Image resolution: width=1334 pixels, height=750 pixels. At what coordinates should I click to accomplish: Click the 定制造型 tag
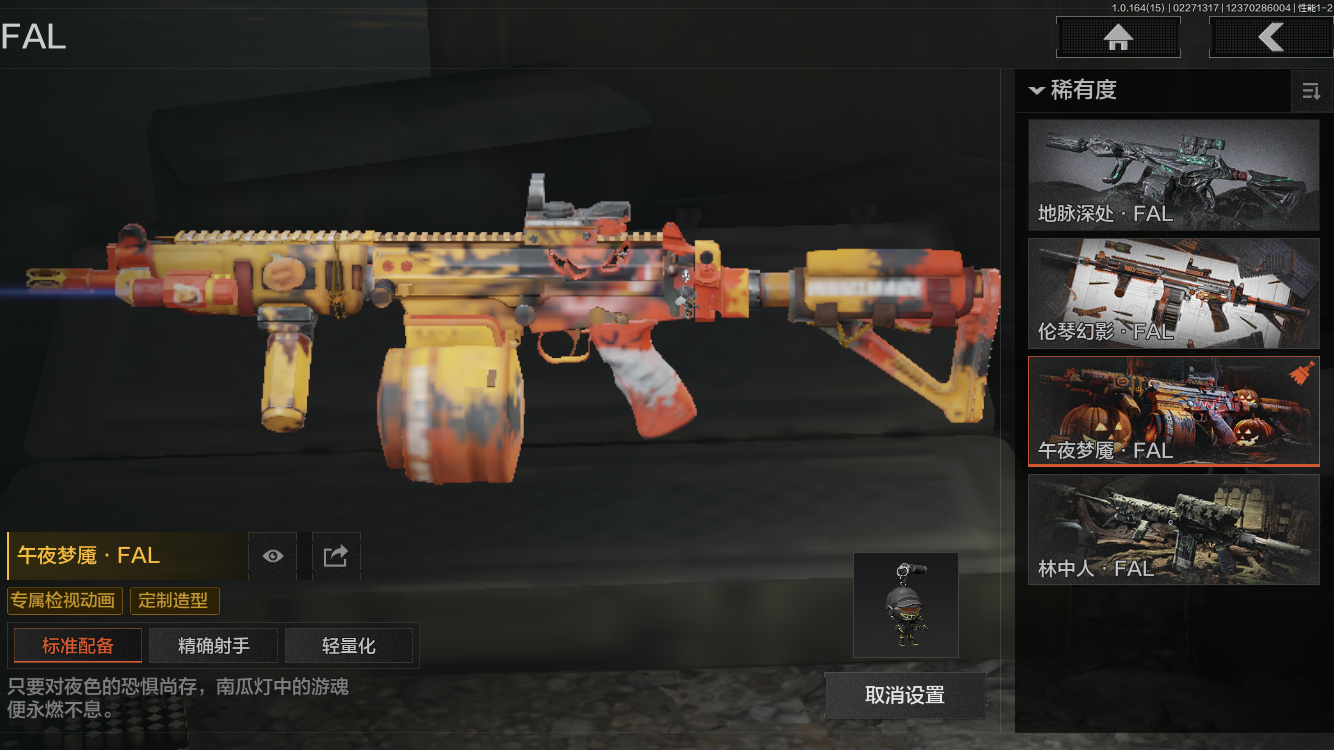tap(174, 601)
